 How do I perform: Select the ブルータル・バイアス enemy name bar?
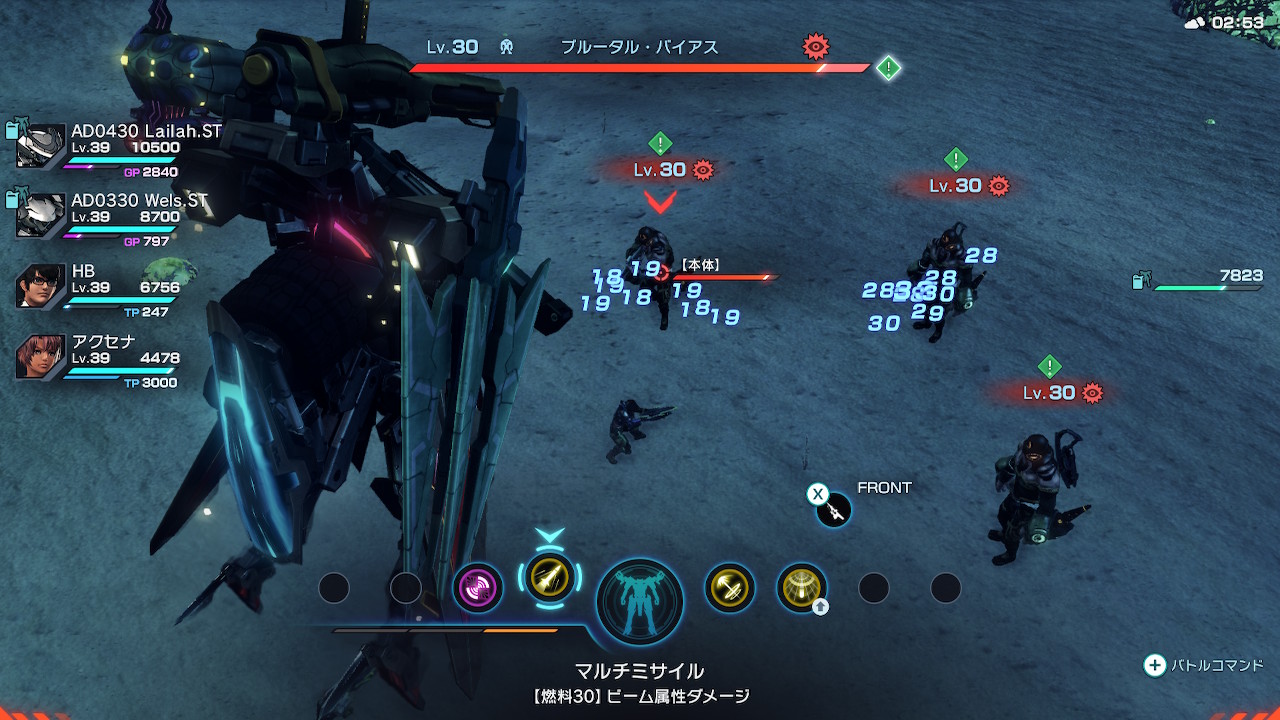[640, 48]
